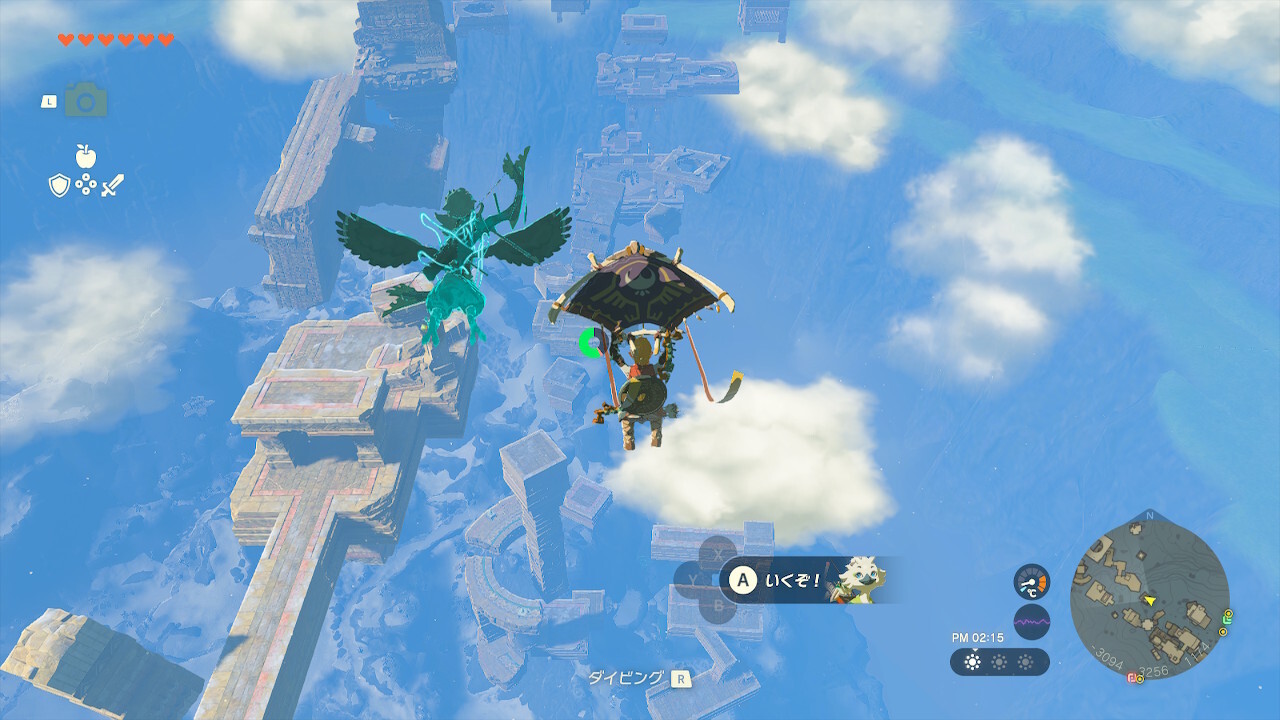Activate Tulin's いくぞ! ability portrait
Viewport: 1280px width, 720px height.
click(x=860, y=579)
